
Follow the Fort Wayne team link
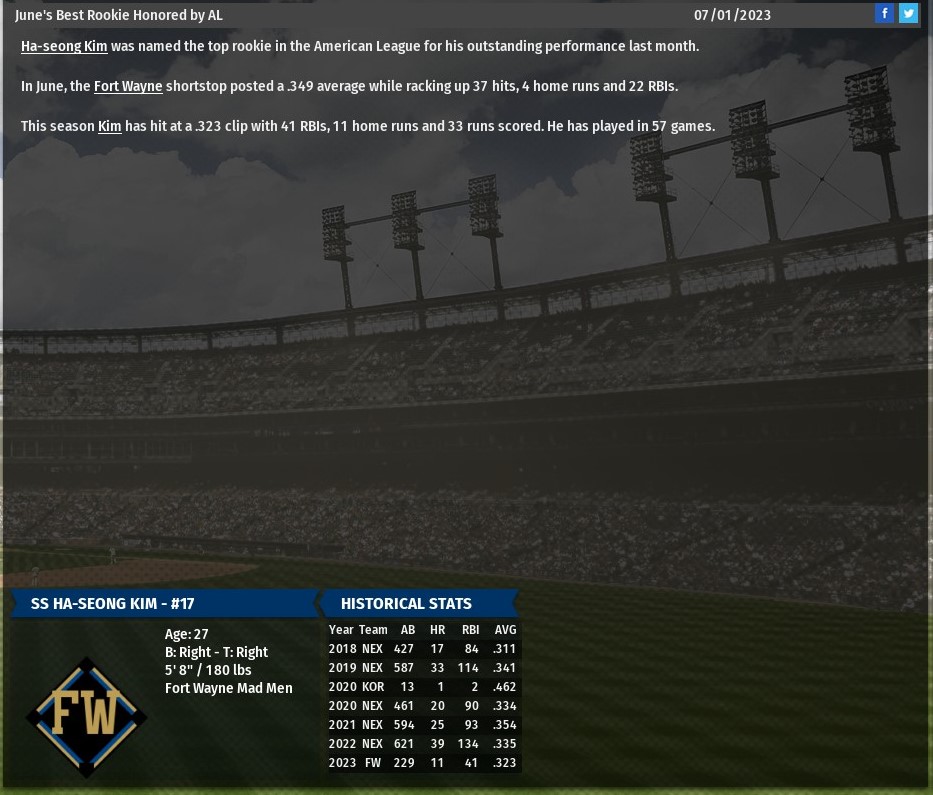128,87
